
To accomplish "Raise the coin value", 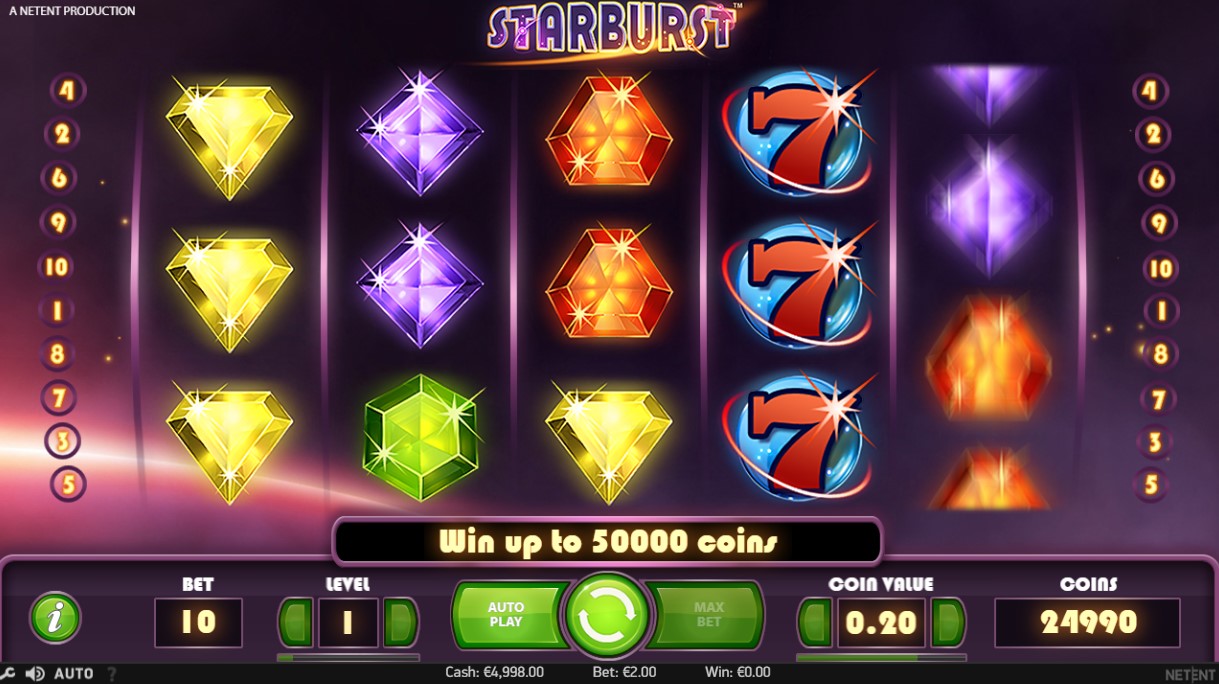I will tap(948, 623).
